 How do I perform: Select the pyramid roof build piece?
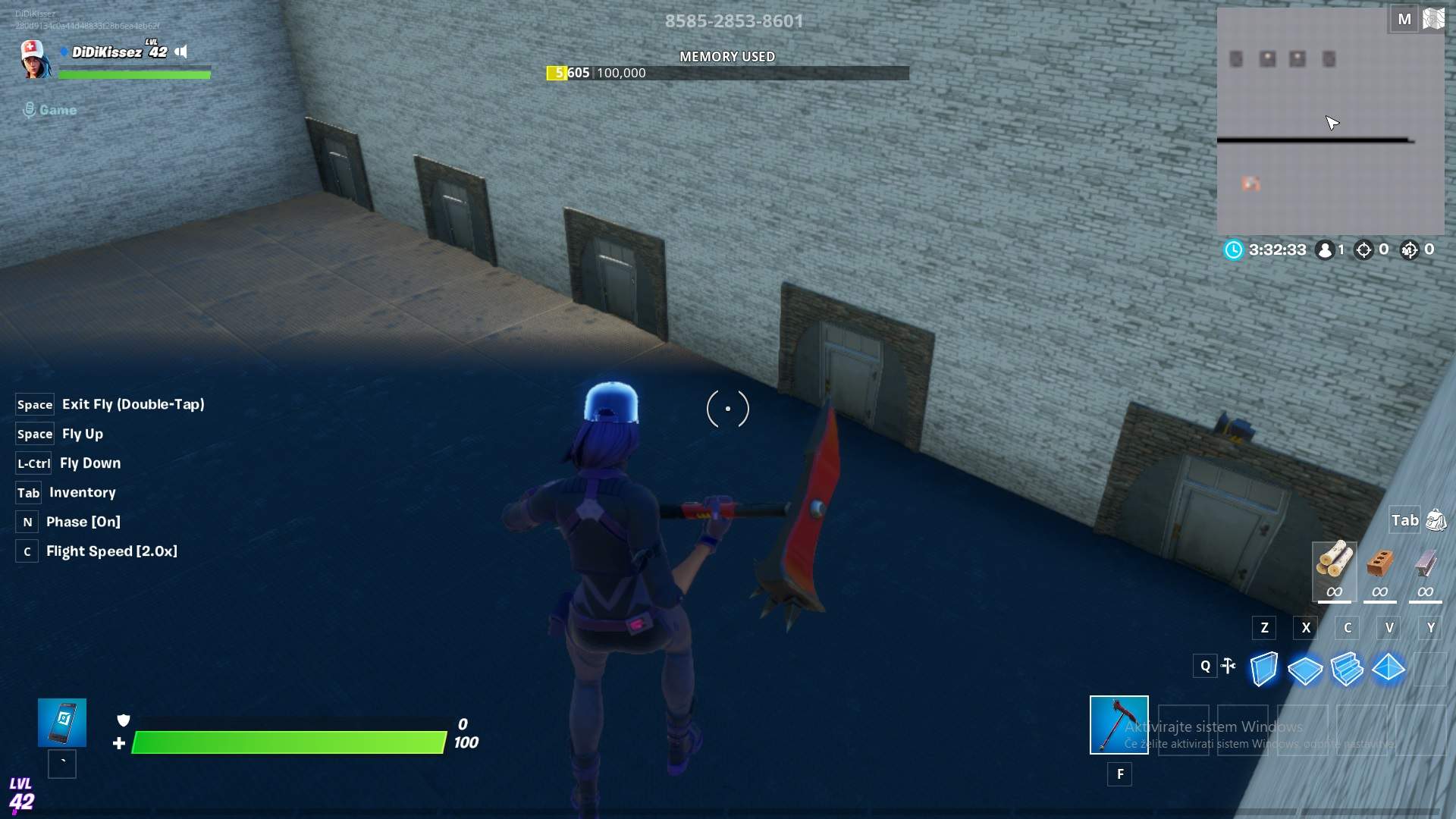[1390, 668]
